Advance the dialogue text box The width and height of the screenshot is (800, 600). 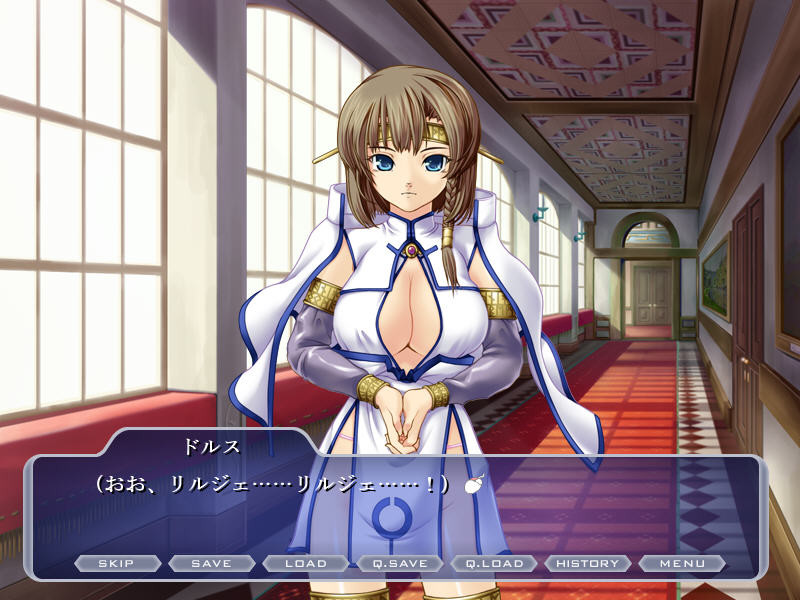click(400, 510)
